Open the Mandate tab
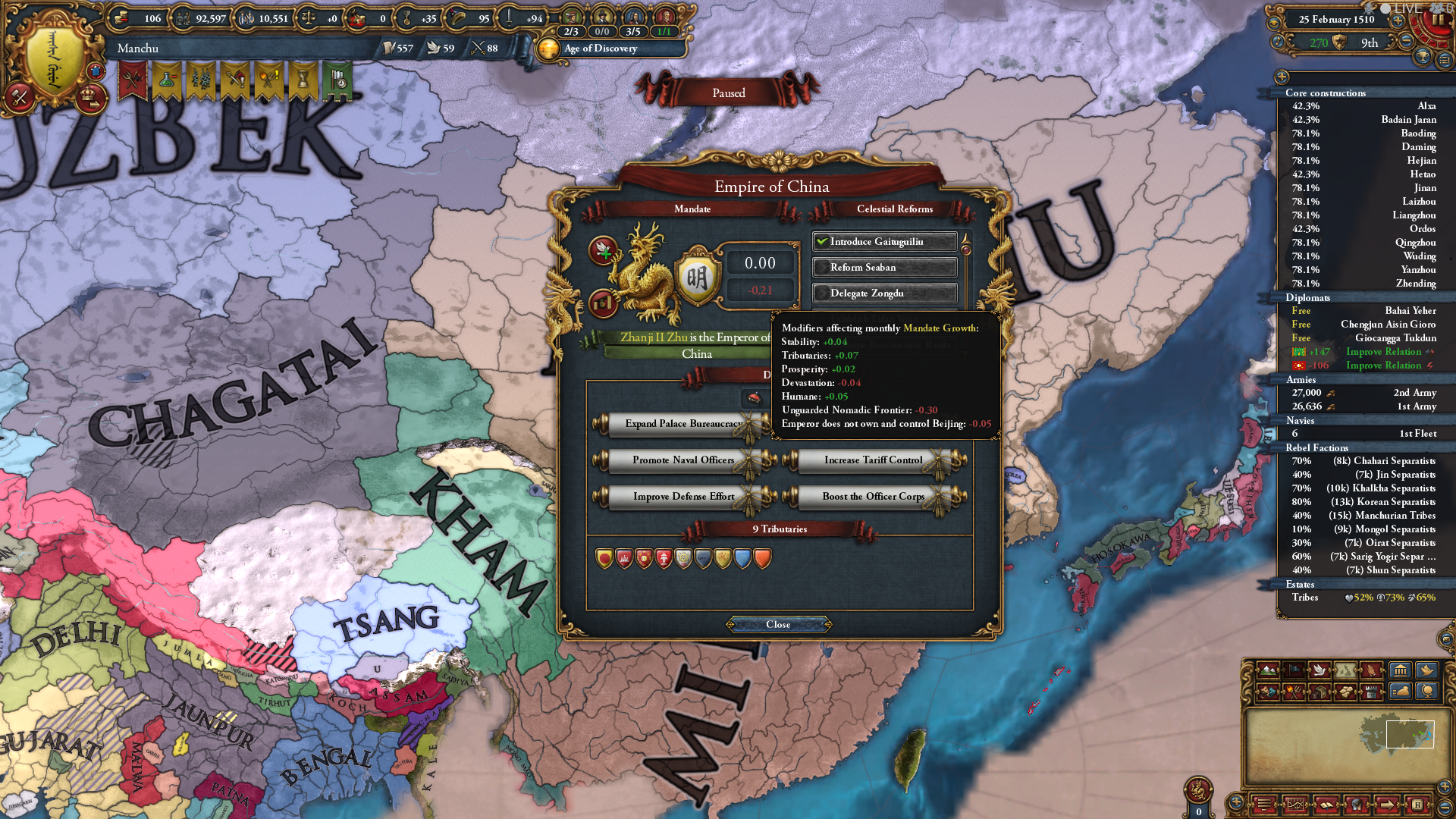The height and width of the screenshot is (819, 1456). pos(692,209)
